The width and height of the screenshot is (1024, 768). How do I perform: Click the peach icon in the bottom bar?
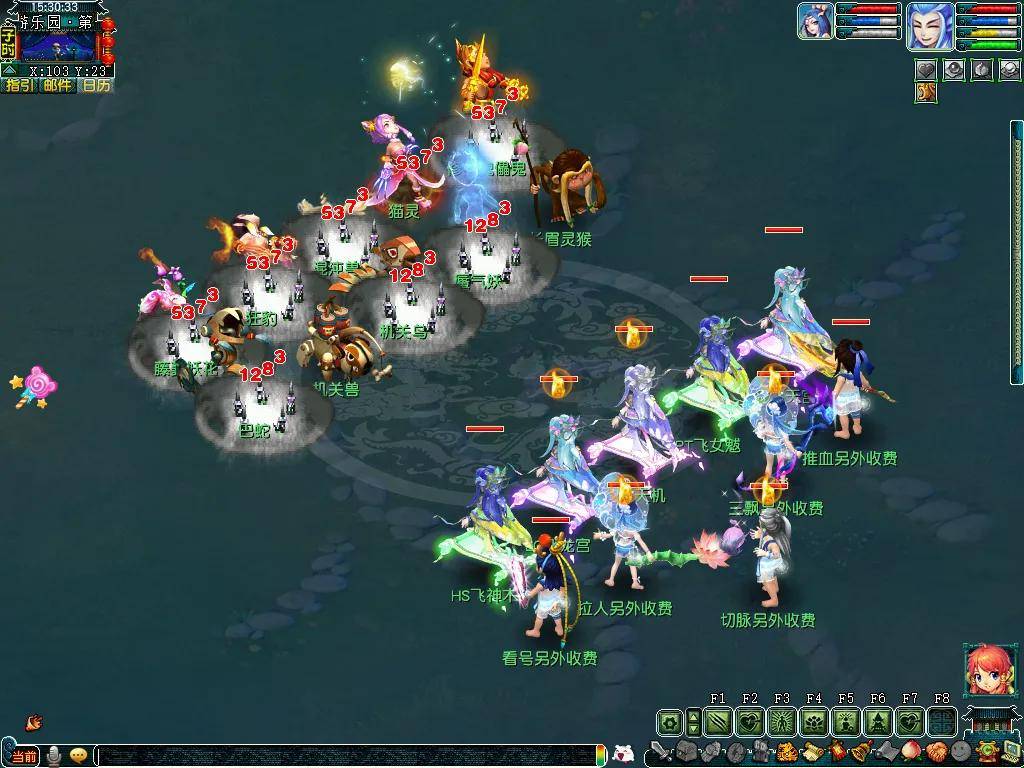coord(911,752)
